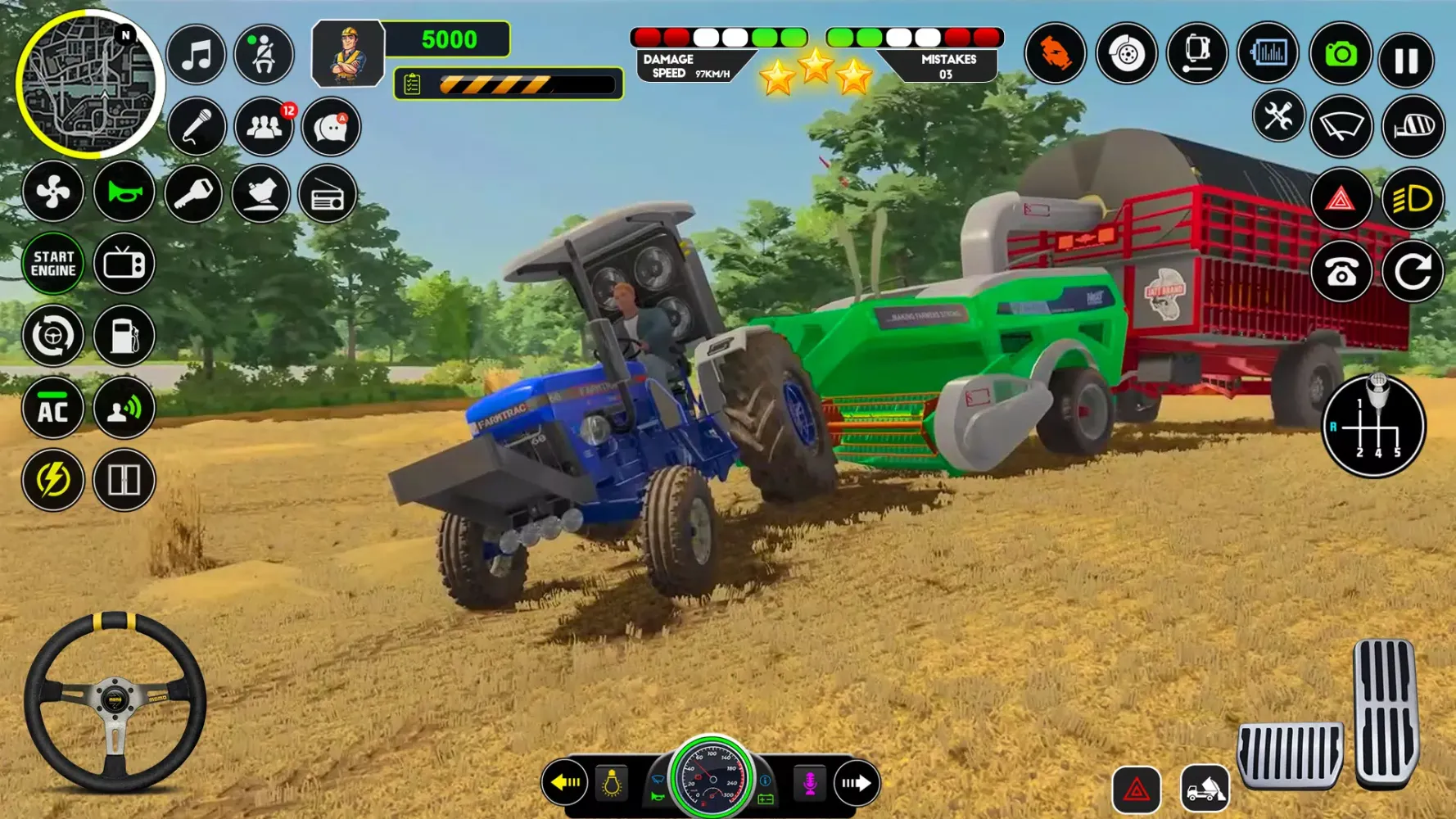Open the fuel pump icon
This screenshot has width=1456, height=819.
124,335
